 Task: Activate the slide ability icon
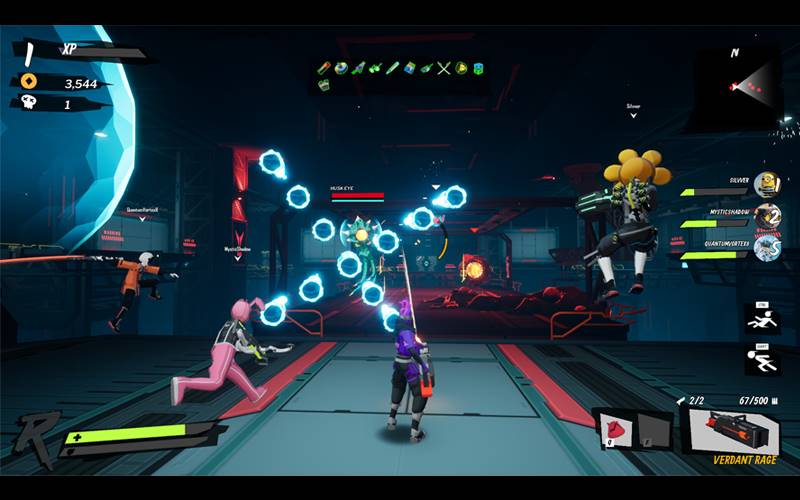coord(760,320)
